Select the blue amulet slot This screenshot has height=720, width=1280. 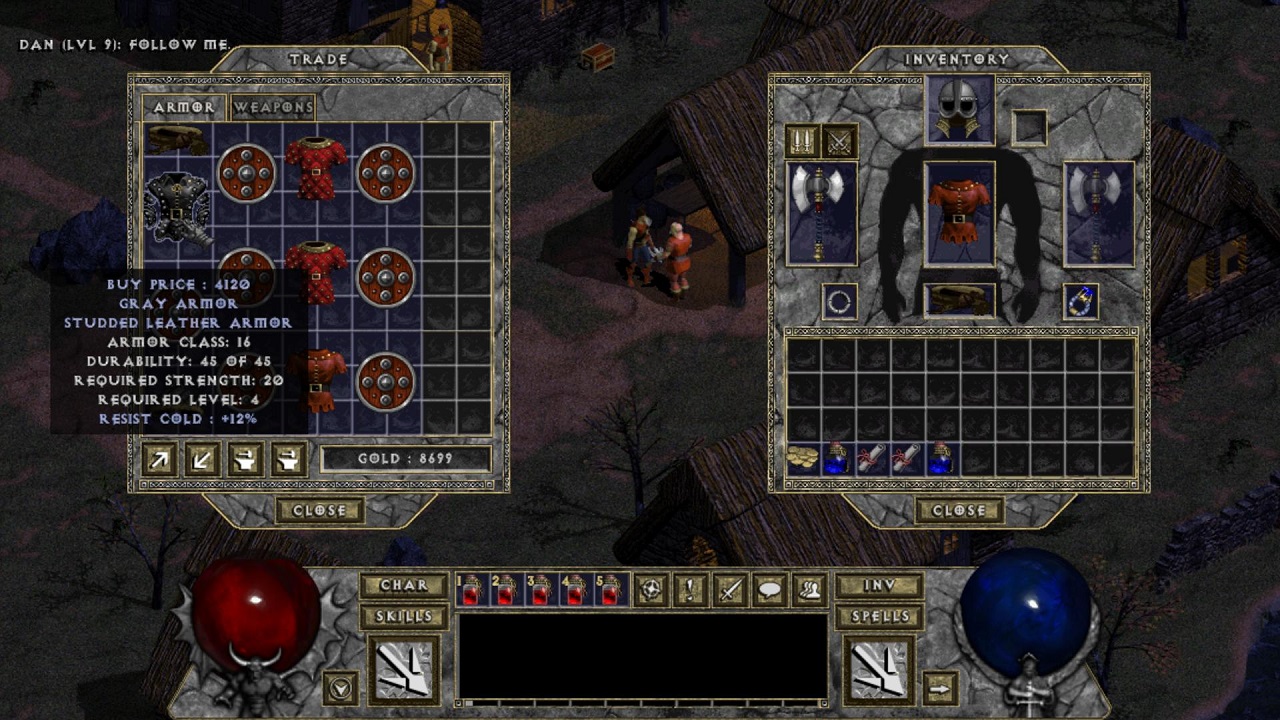click(x=1081, y=301)
